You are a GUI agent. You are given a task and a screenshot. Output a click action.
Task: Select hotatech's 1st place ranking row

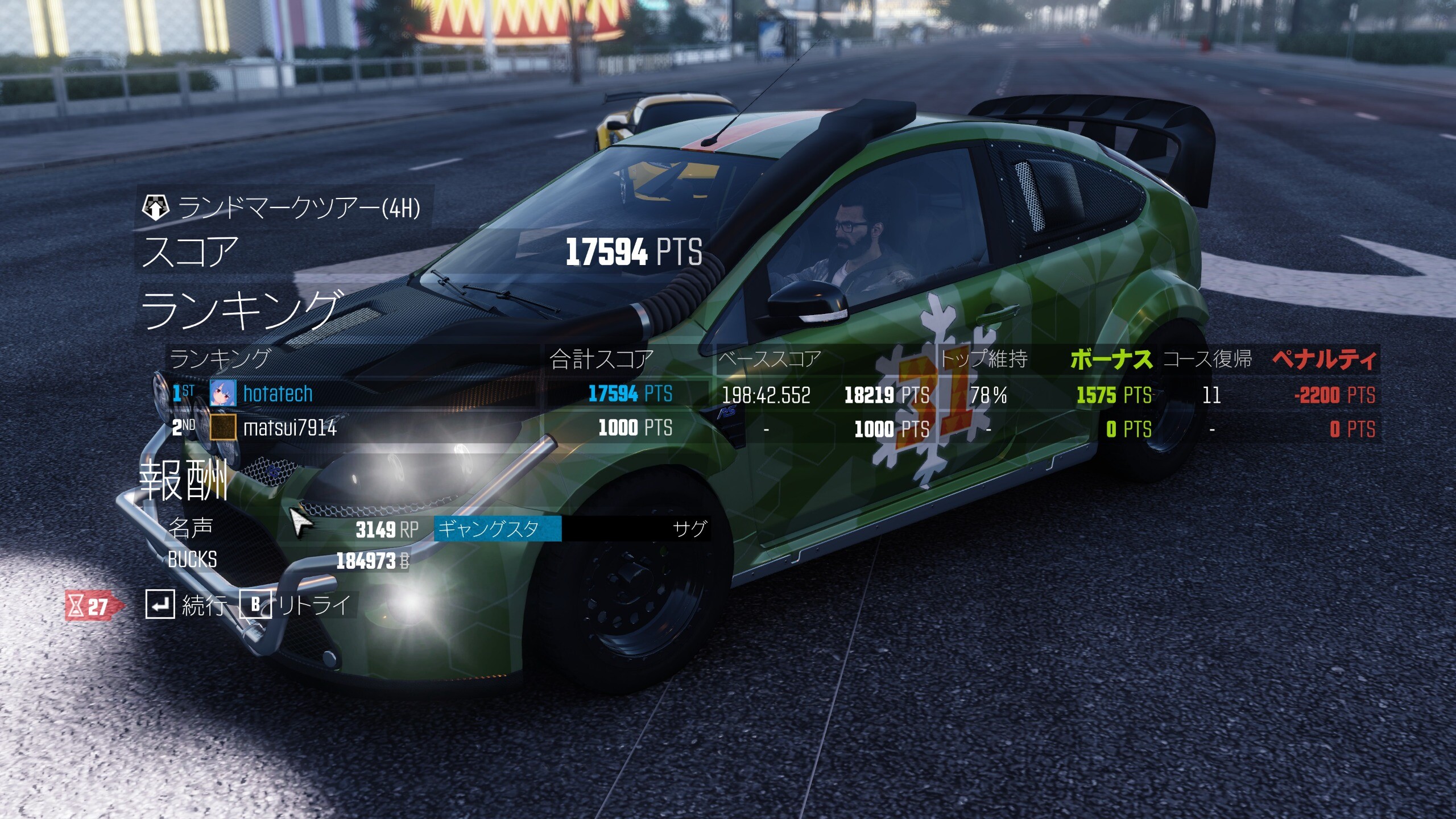(x=353, y=394)
